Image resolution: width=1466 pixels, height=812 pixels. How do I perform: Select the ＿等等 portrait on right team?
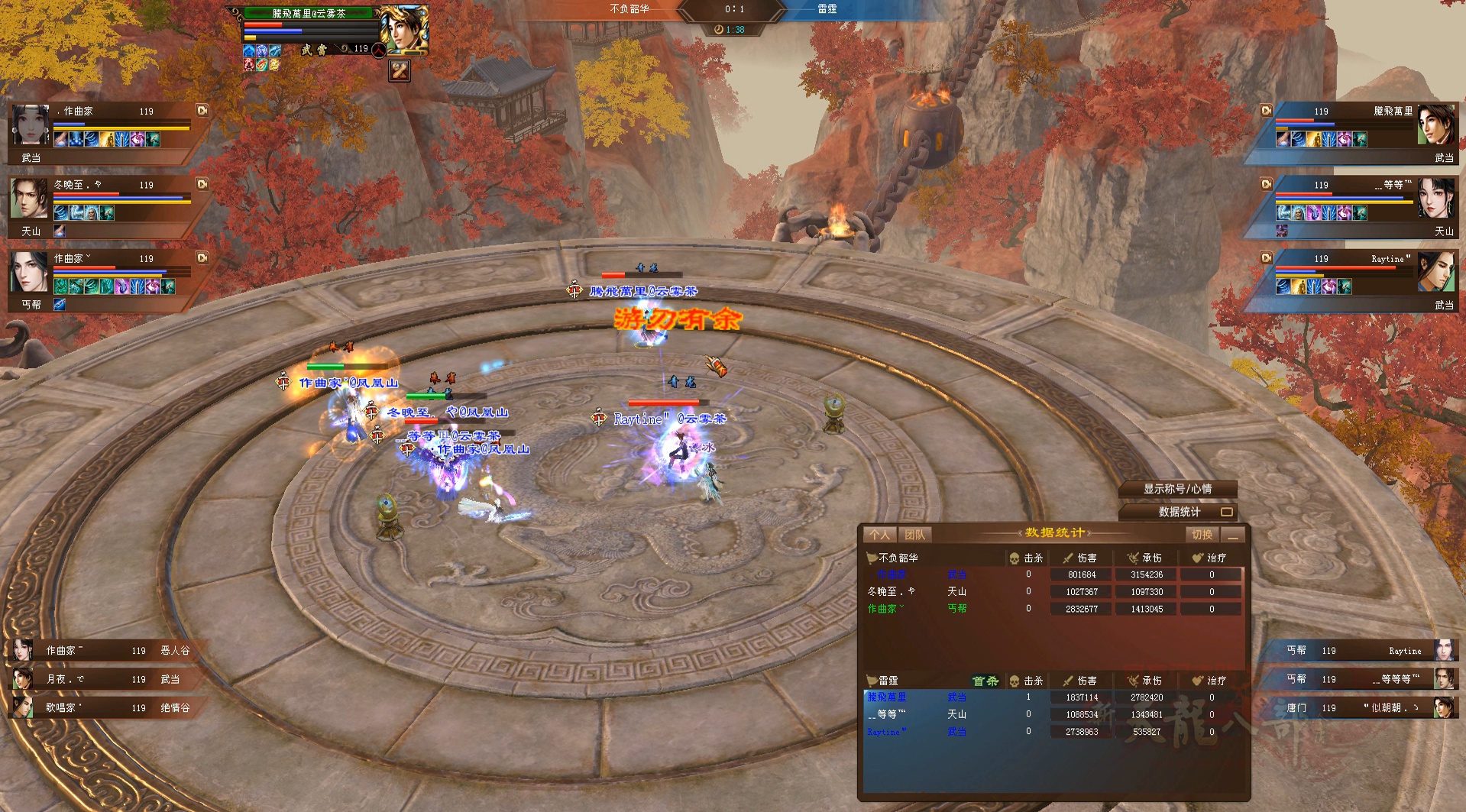[1435, 199]
